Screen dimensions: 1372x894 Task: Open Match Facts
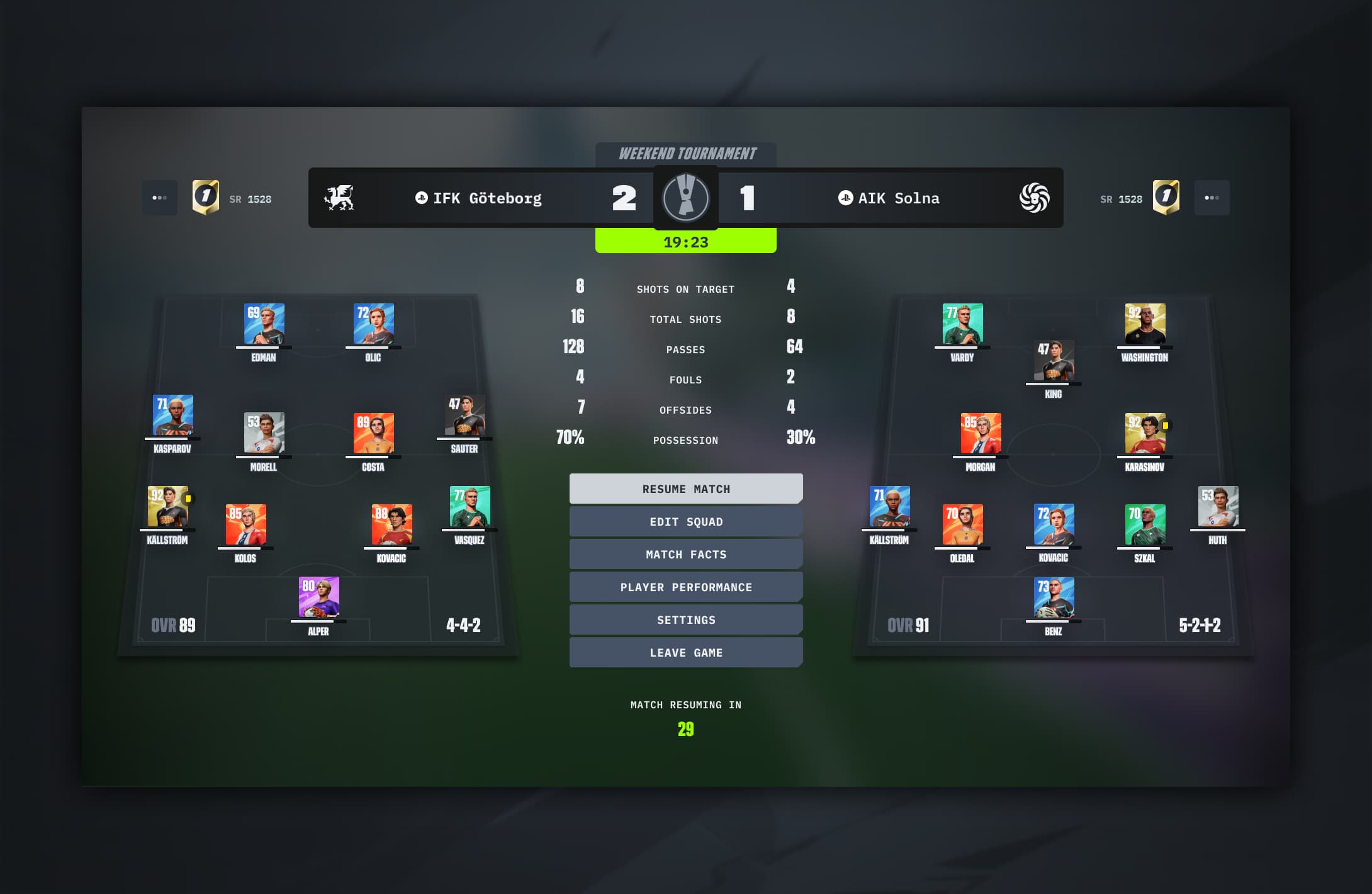click(x=685, y=554)
